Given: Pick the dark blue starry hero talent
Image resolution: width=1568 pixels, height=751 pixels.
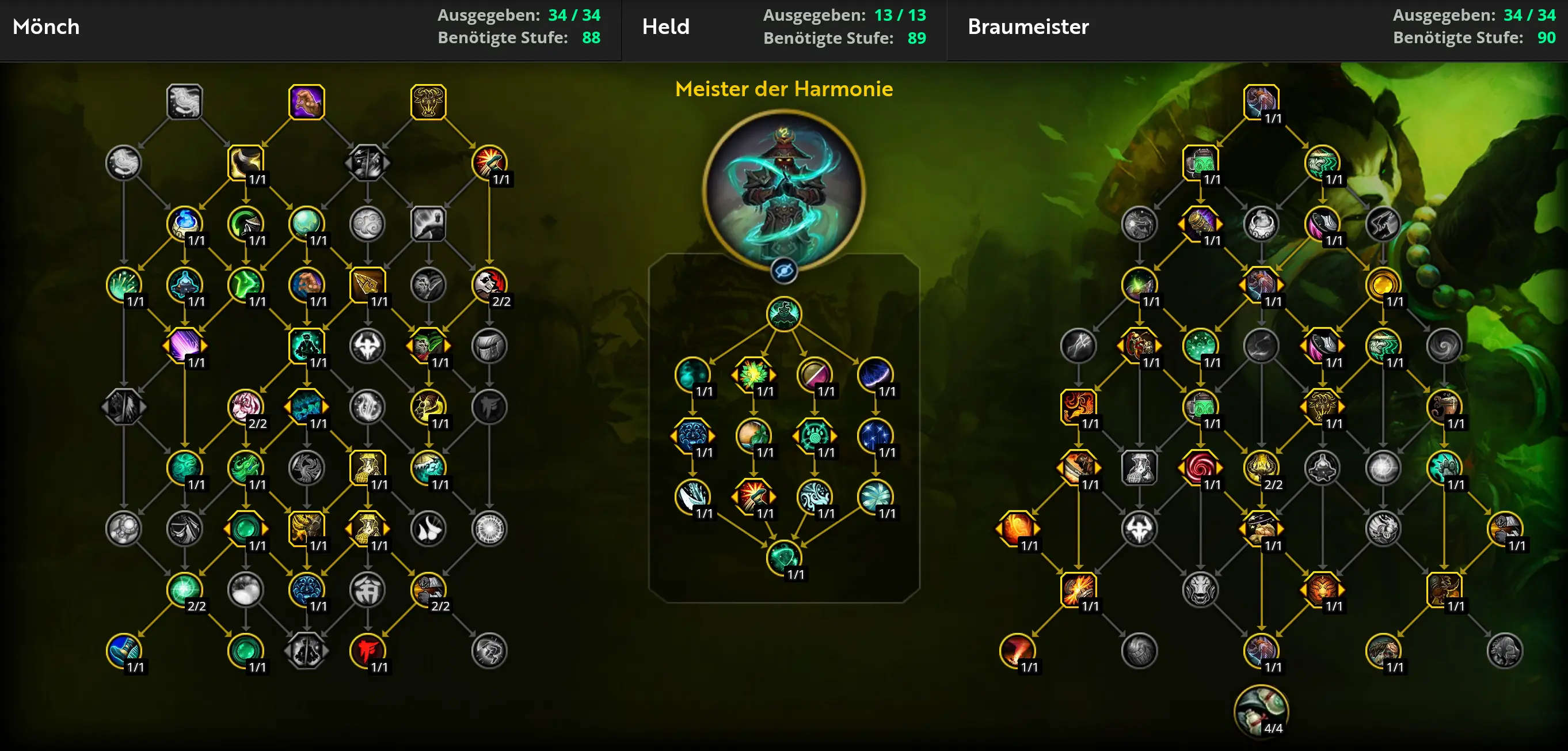Looking at the screenshot, I should coord(876,435).
